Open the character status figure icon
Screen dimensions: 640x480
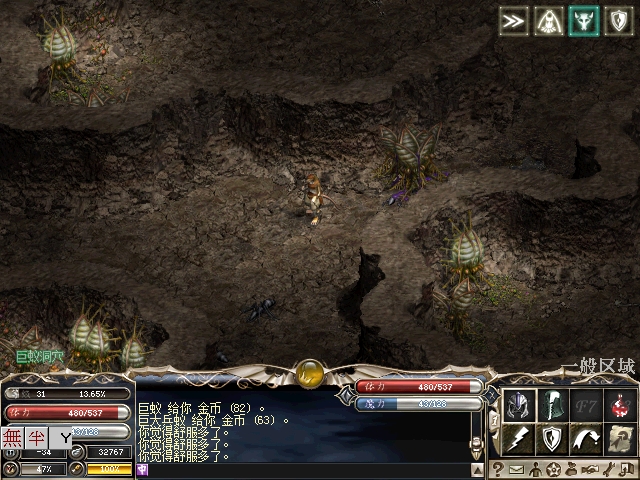click(x=535, y=469)
